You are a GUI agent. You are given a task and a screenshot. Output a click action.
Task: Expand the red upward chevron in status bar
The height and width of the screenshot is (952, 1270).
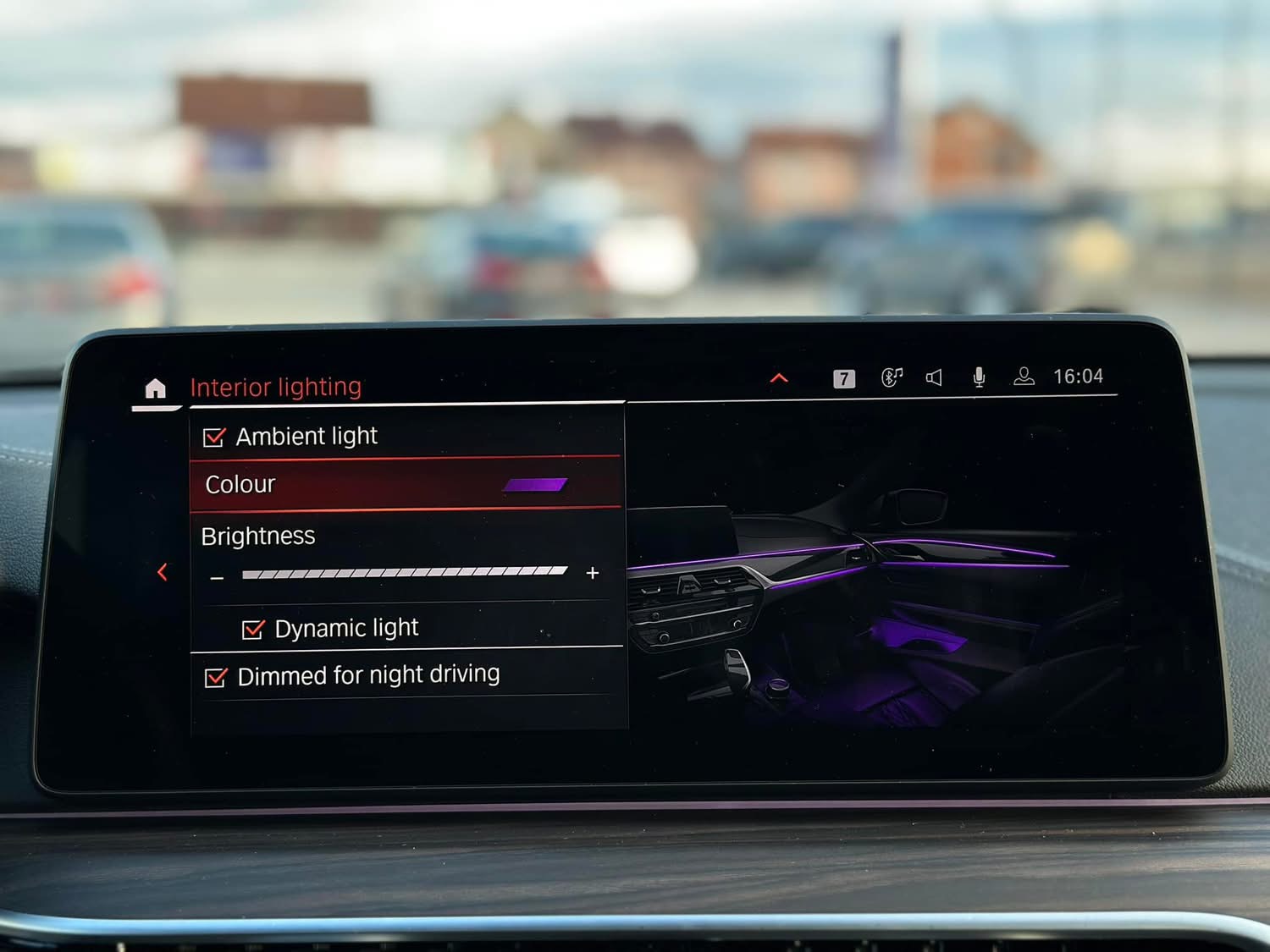click(779, 378)
